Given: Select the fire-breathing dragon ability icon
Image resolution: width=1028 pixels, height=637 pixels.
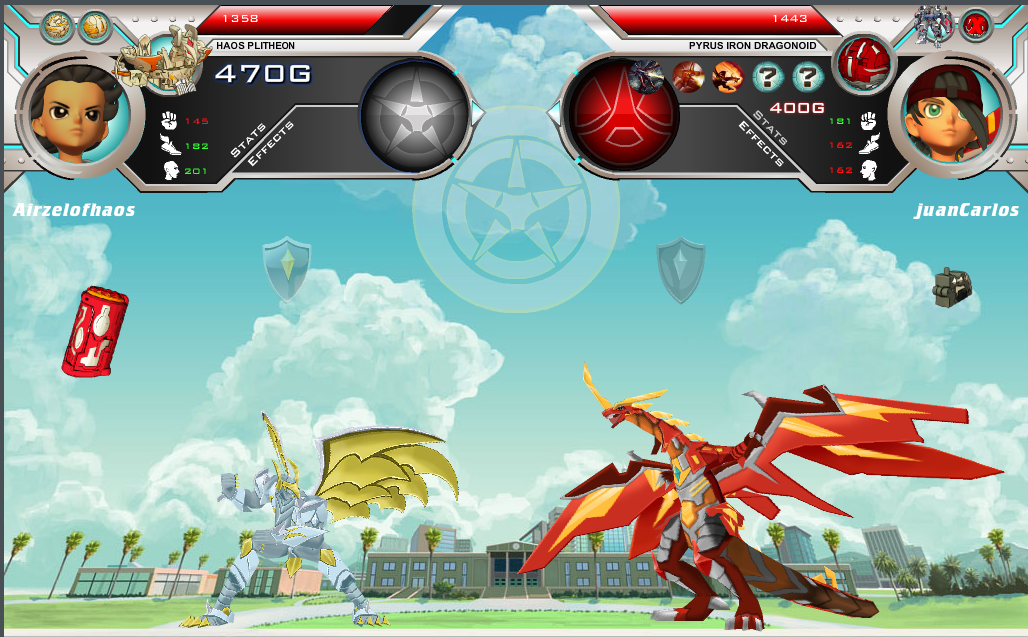Looking at the screenshot, I should pos(688,76).
